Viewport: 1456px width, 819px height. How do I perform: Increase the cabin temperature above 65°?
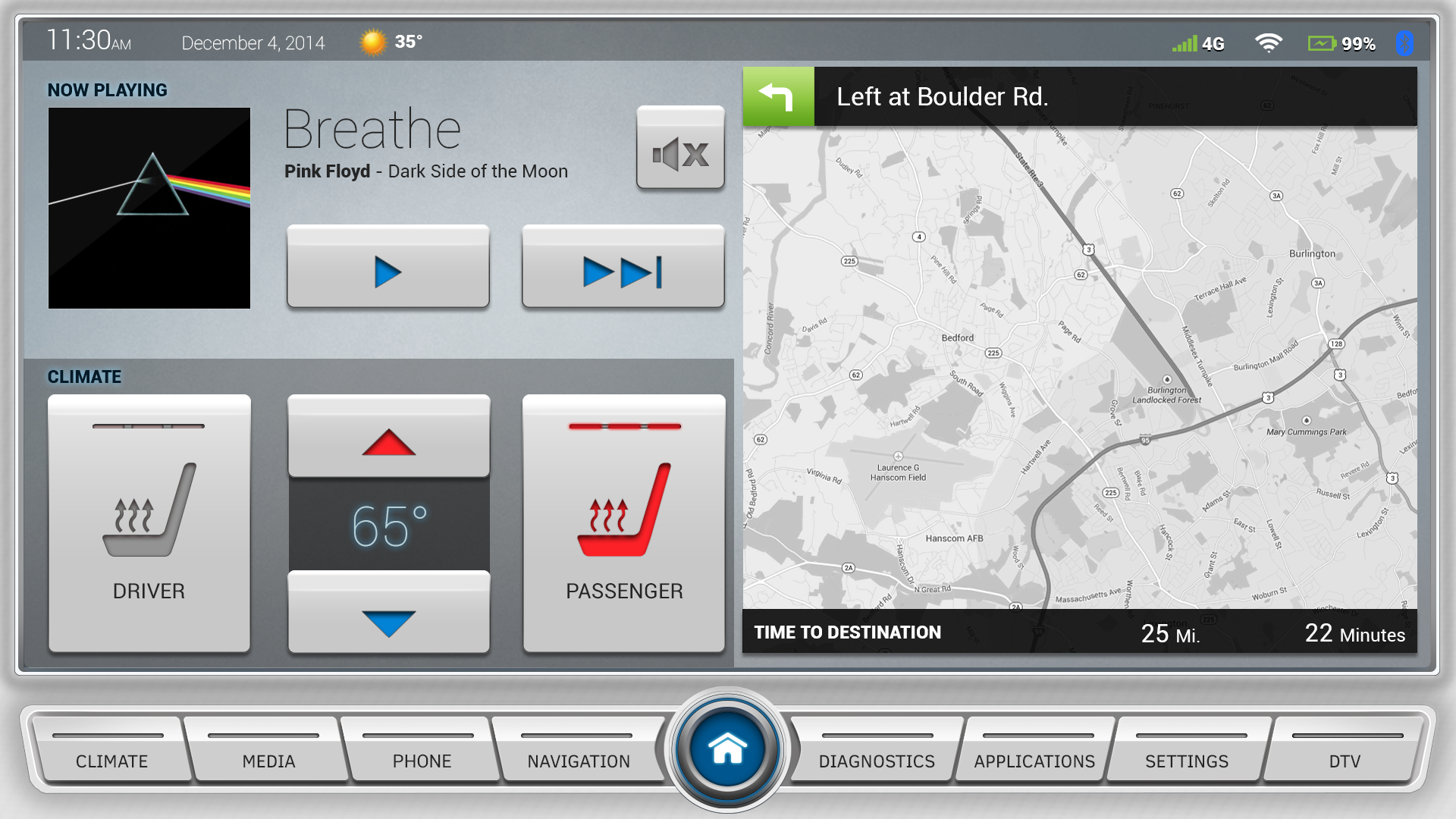click(388, 436)
